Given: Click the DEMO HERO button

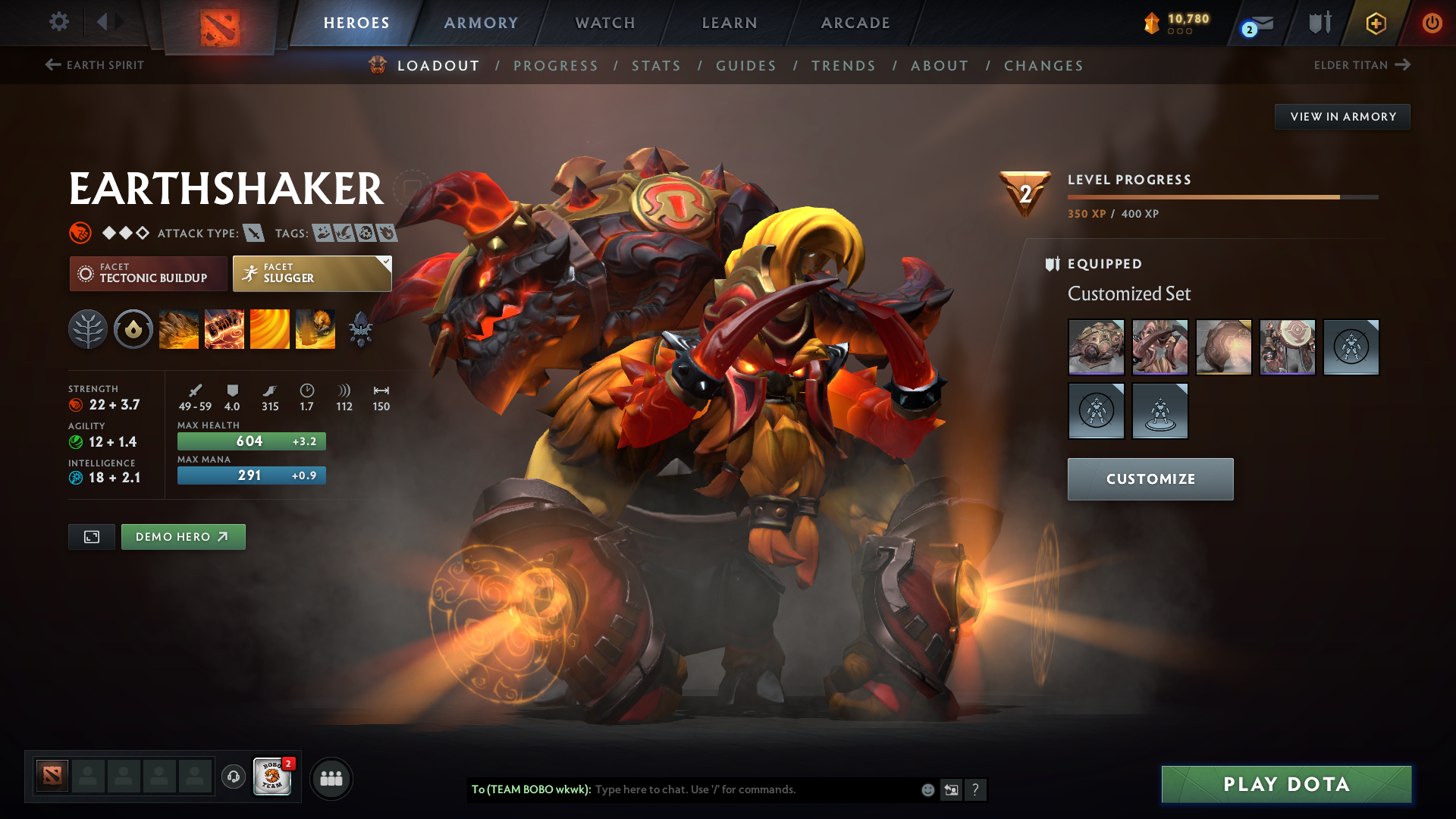Looking at the screenshot, I should (183, 536).
